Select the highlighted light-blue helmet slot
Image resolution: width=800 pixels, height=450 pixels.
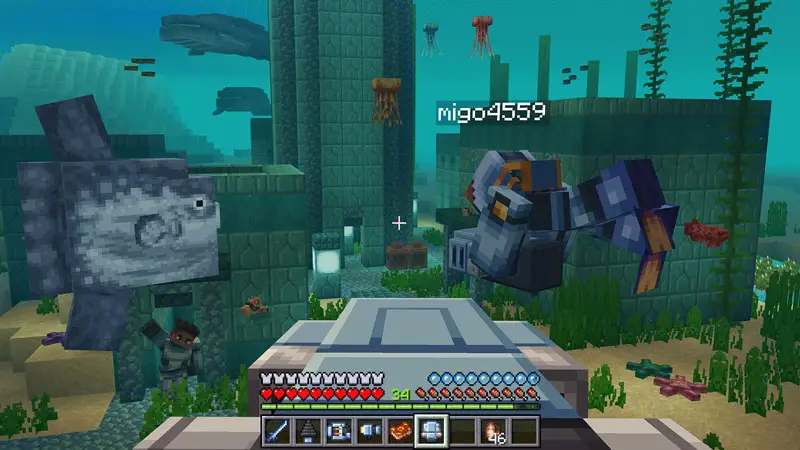click(x=431, y=431)
